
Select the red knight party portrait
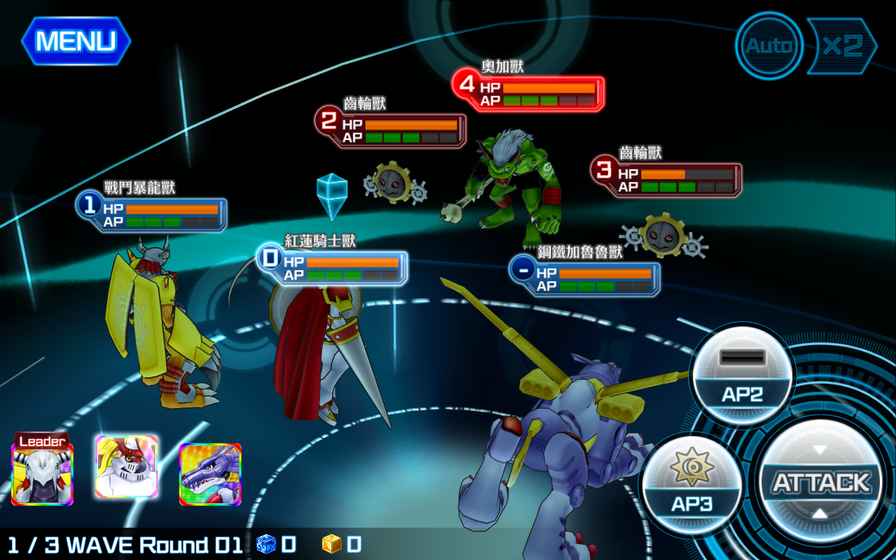pyautogui.click(x=127, y=467)
